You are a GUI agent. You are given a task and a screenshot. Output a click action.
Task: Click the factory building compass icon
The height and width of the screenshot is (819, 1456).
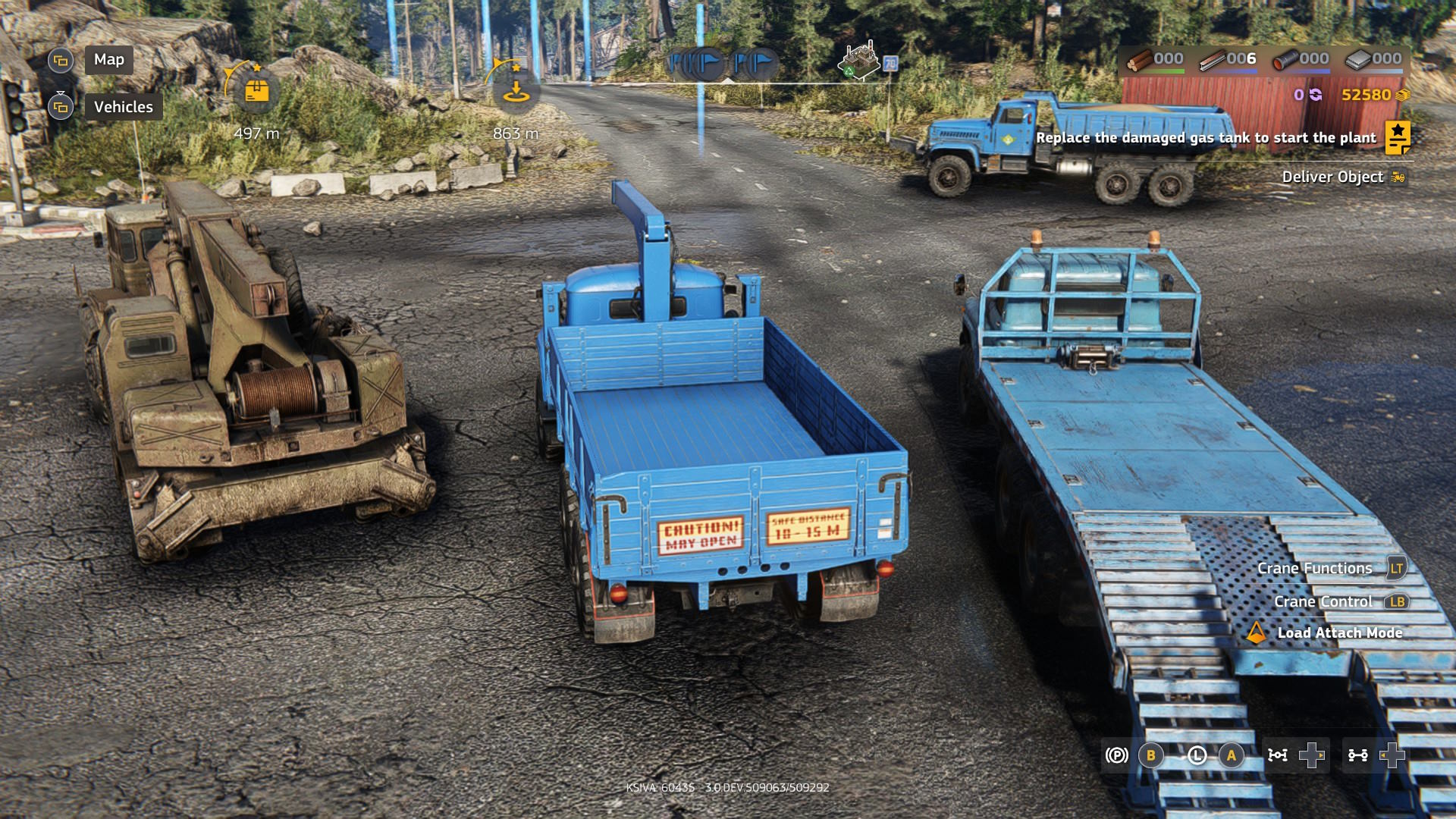click(859, 60)
